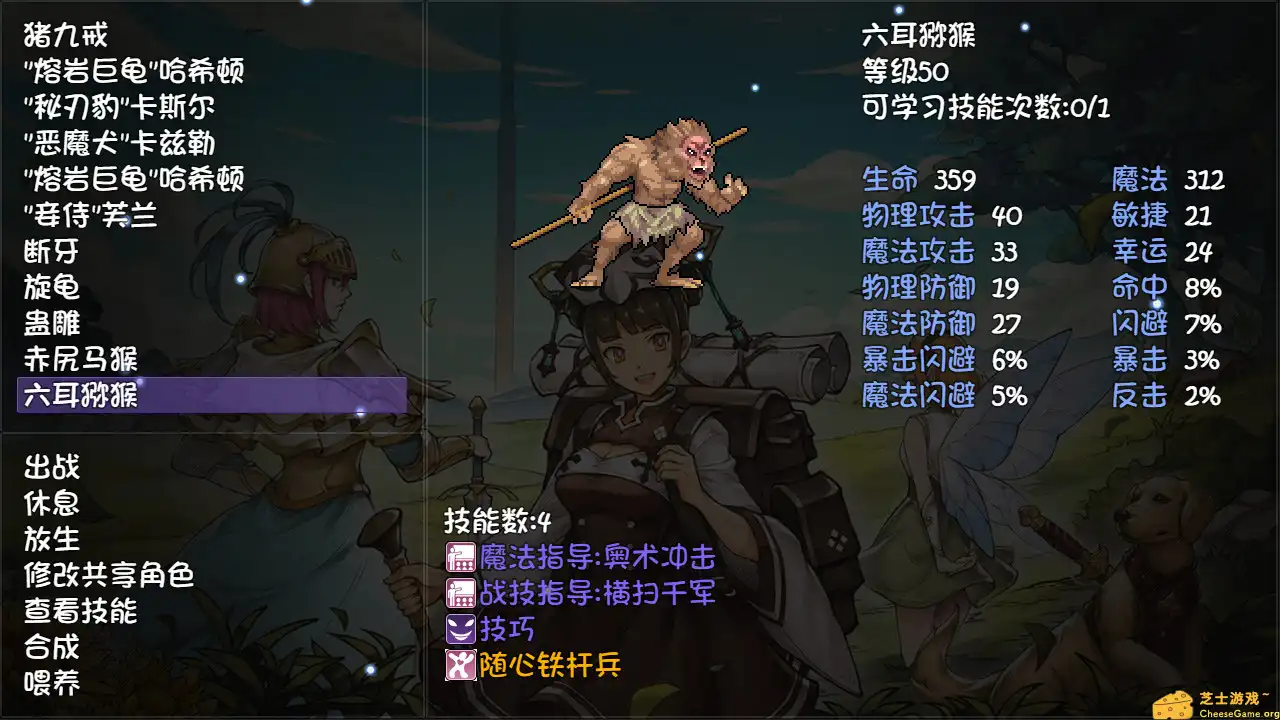Click the 战技指导:横扫千军 skill icon

coord(459,595)
